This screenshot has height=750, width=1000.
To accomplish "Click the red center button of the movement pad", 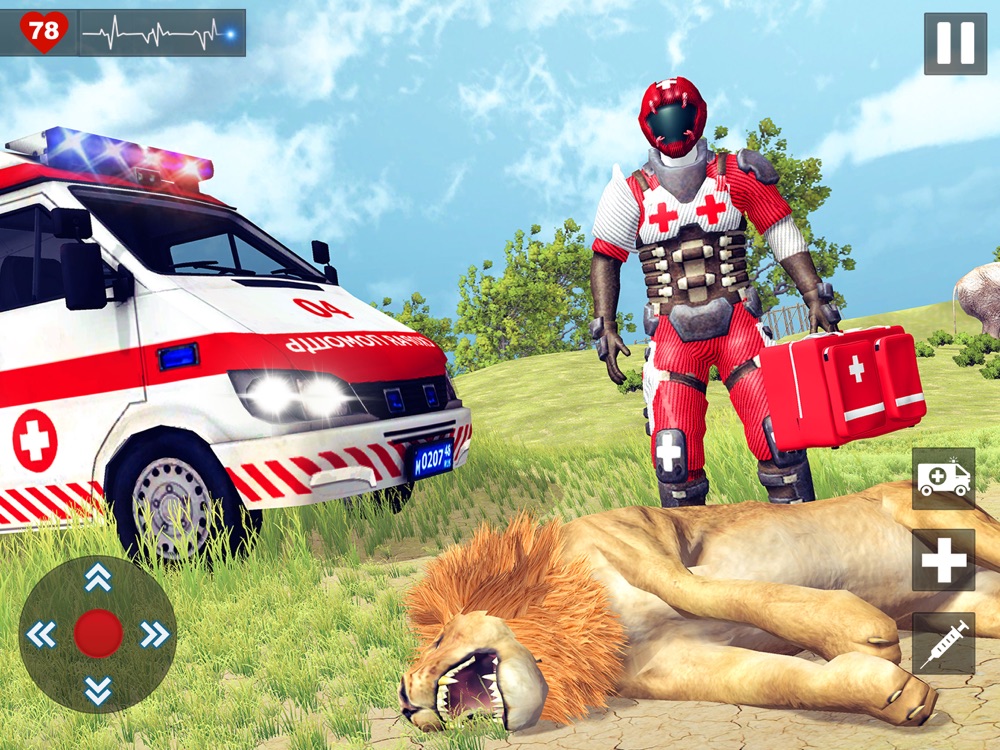I will pyautogui.click(x=98, y=634).
